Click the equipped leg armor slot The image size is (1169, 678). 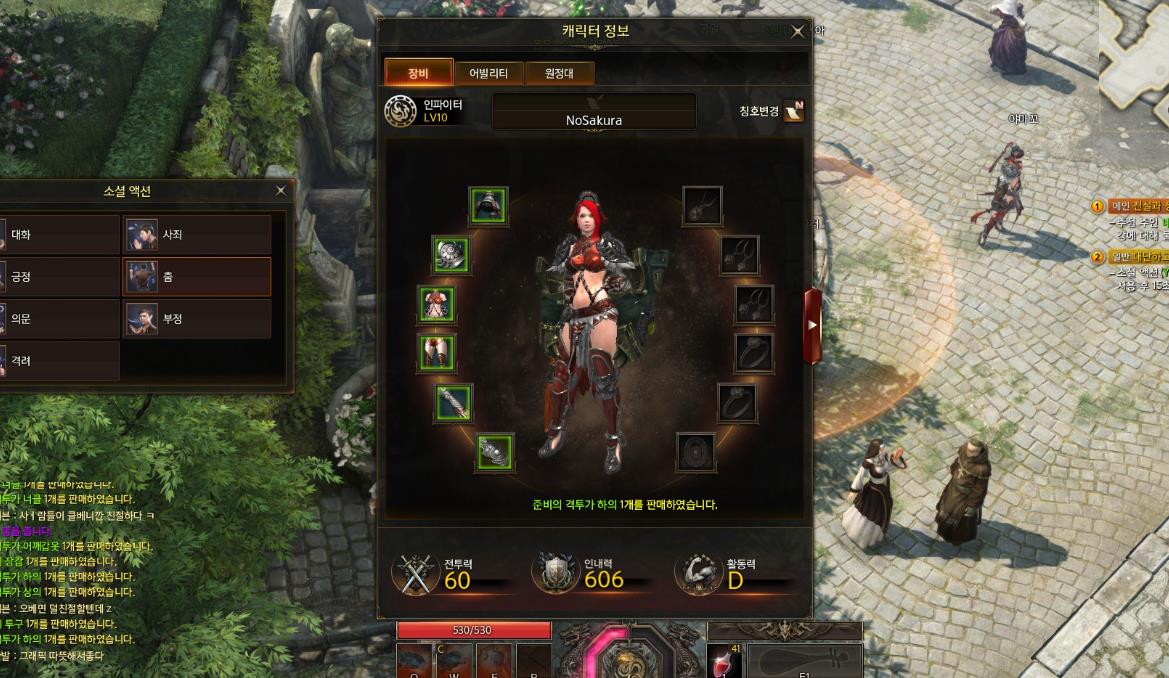[x=436, y=352]
